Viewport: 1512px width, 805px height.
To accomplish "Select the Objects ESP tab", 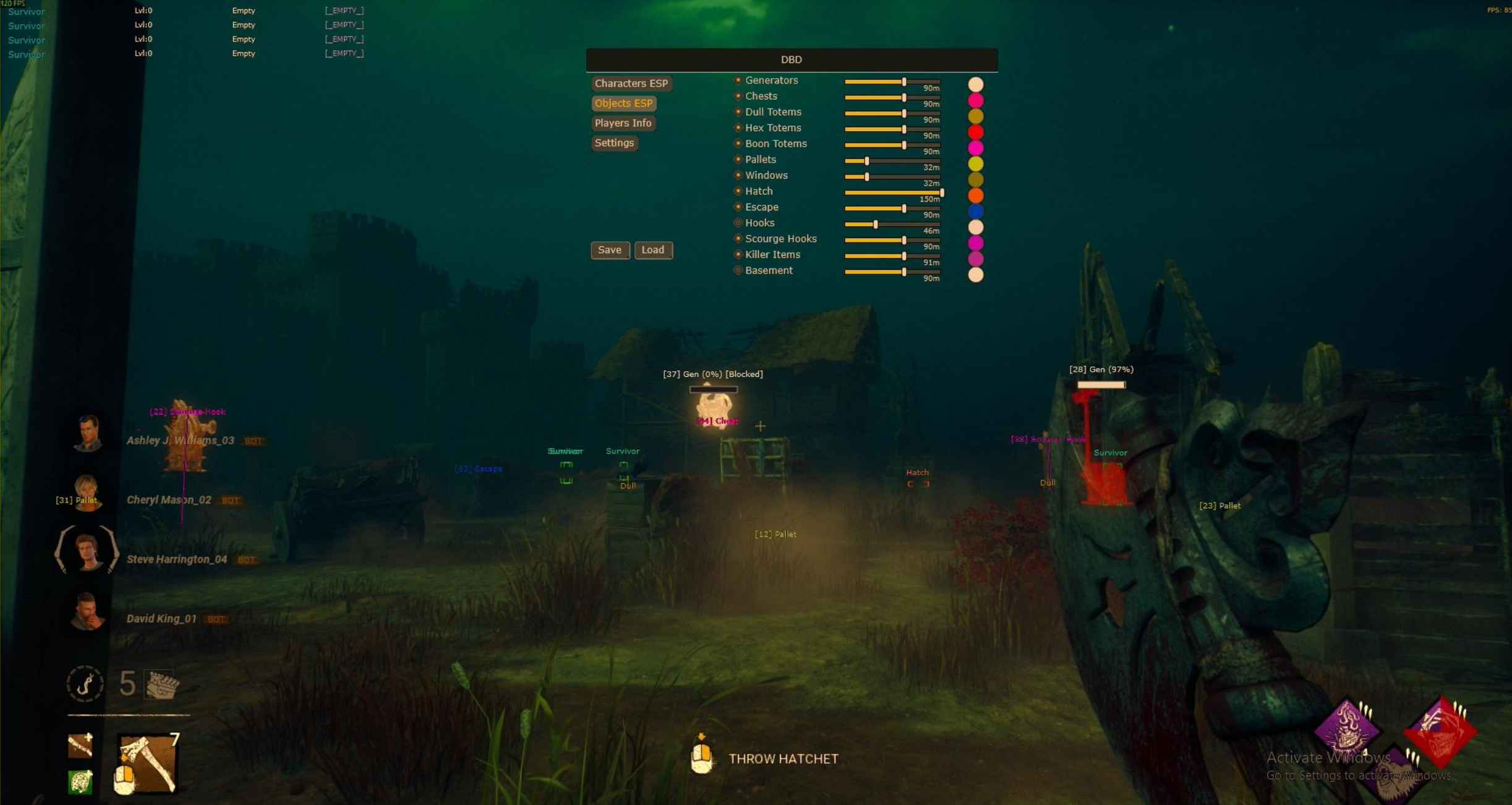I will [x=623, y=103].
